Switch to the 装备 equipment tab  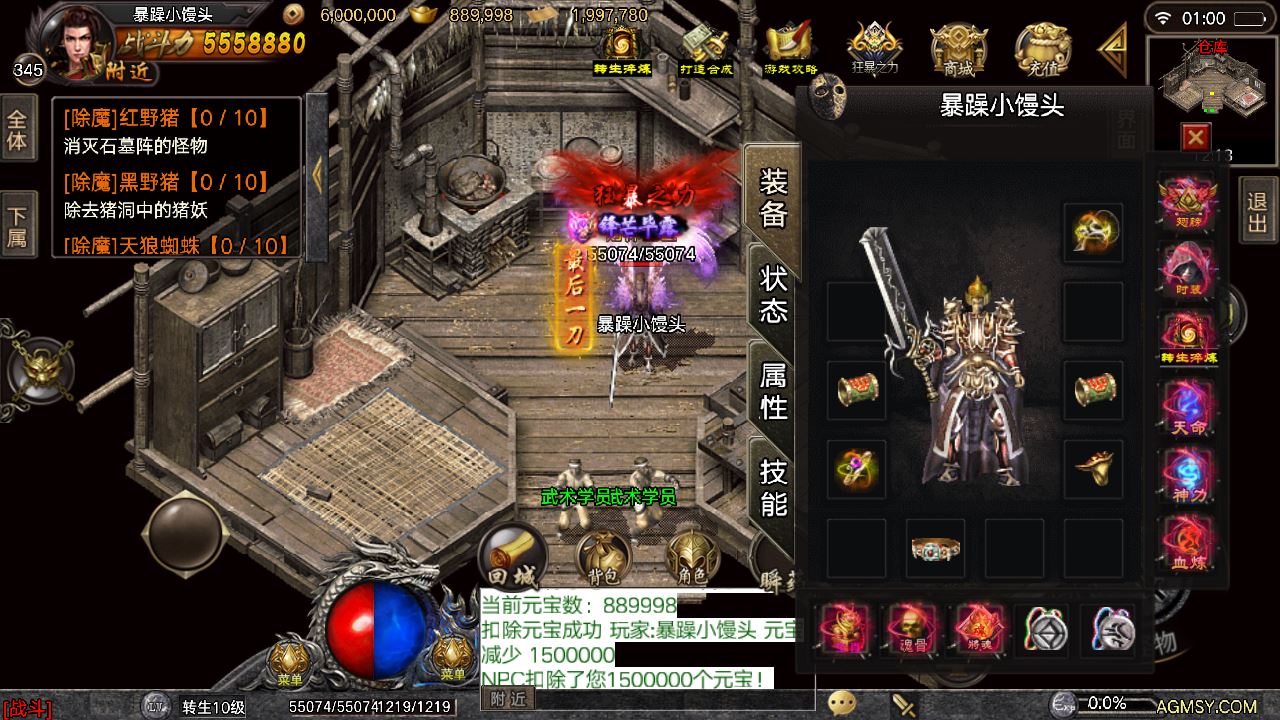click(x=773, y=199)
